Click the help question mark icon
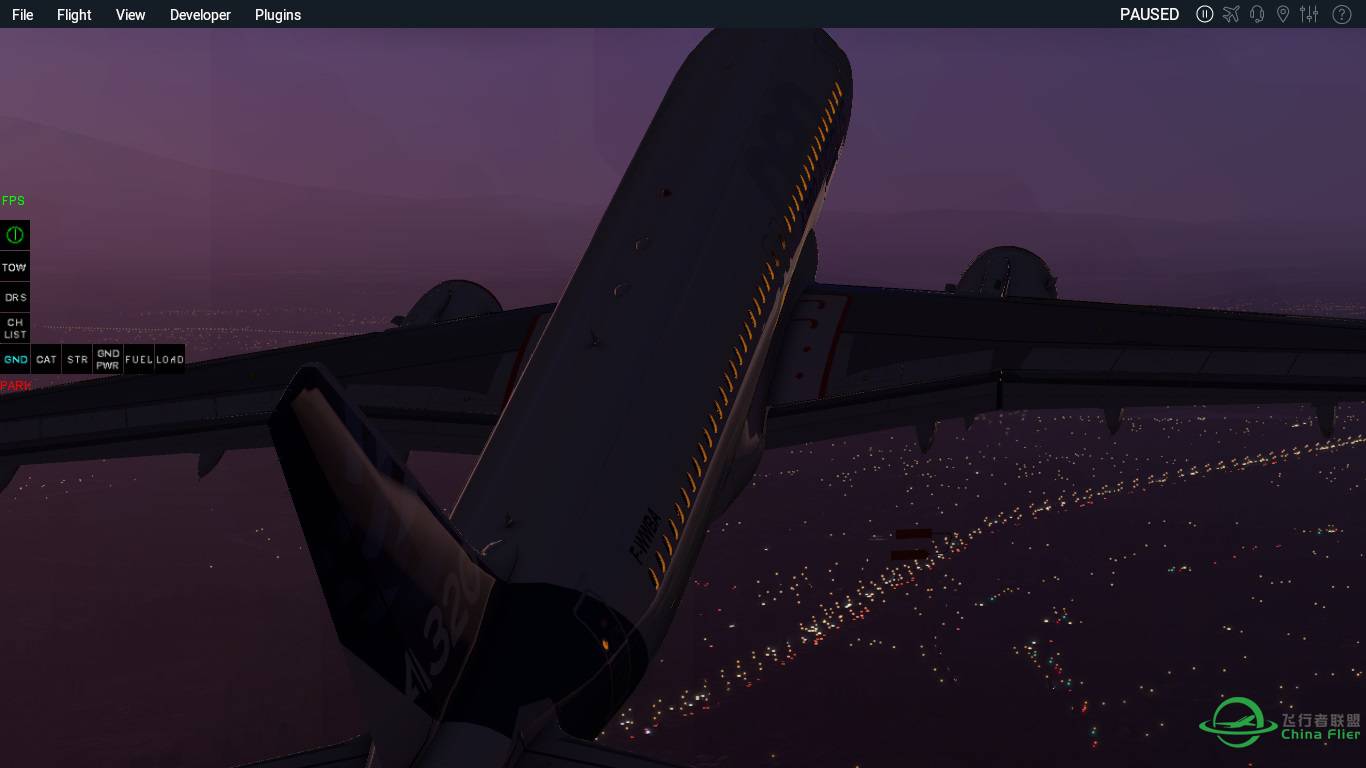The height and width of the screenshot is (768, 1366). (1341, 14)
